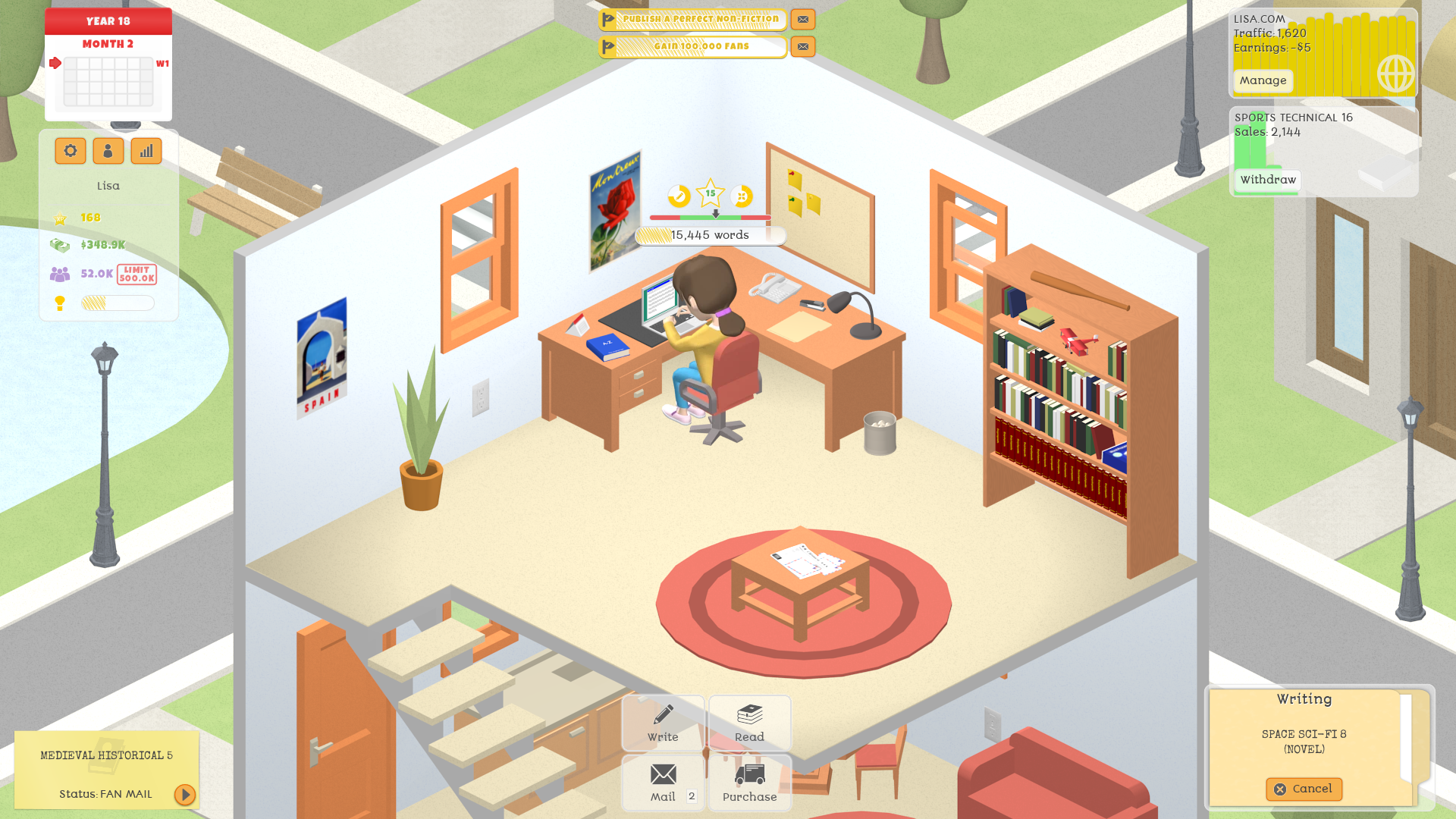Open envelope beside Gain 100,000 Fans goal
The image size is (1456, 819).
pyautogui.click(x=802, y=46)
